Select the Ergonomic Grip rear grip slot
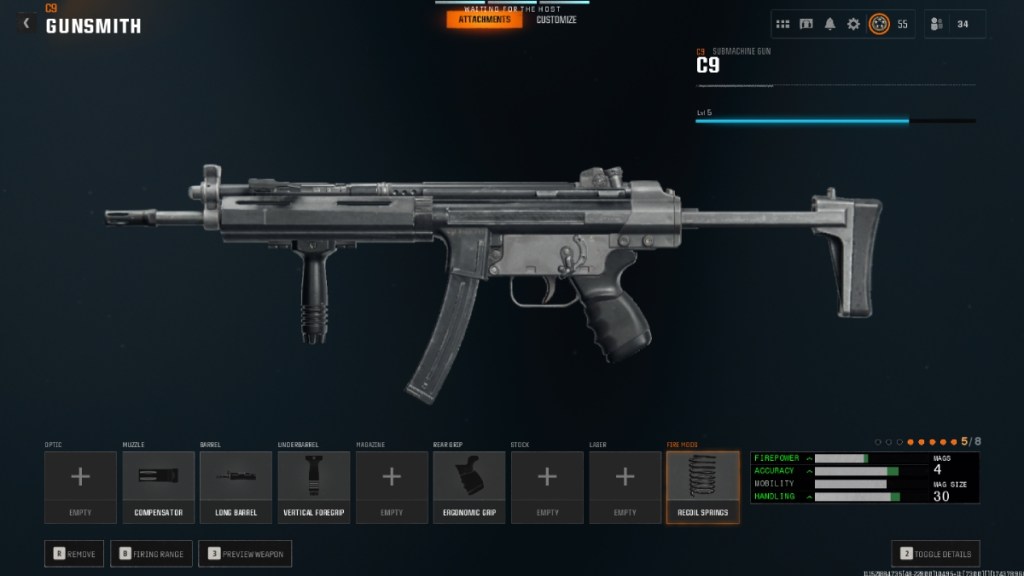 tap(469, 487)
